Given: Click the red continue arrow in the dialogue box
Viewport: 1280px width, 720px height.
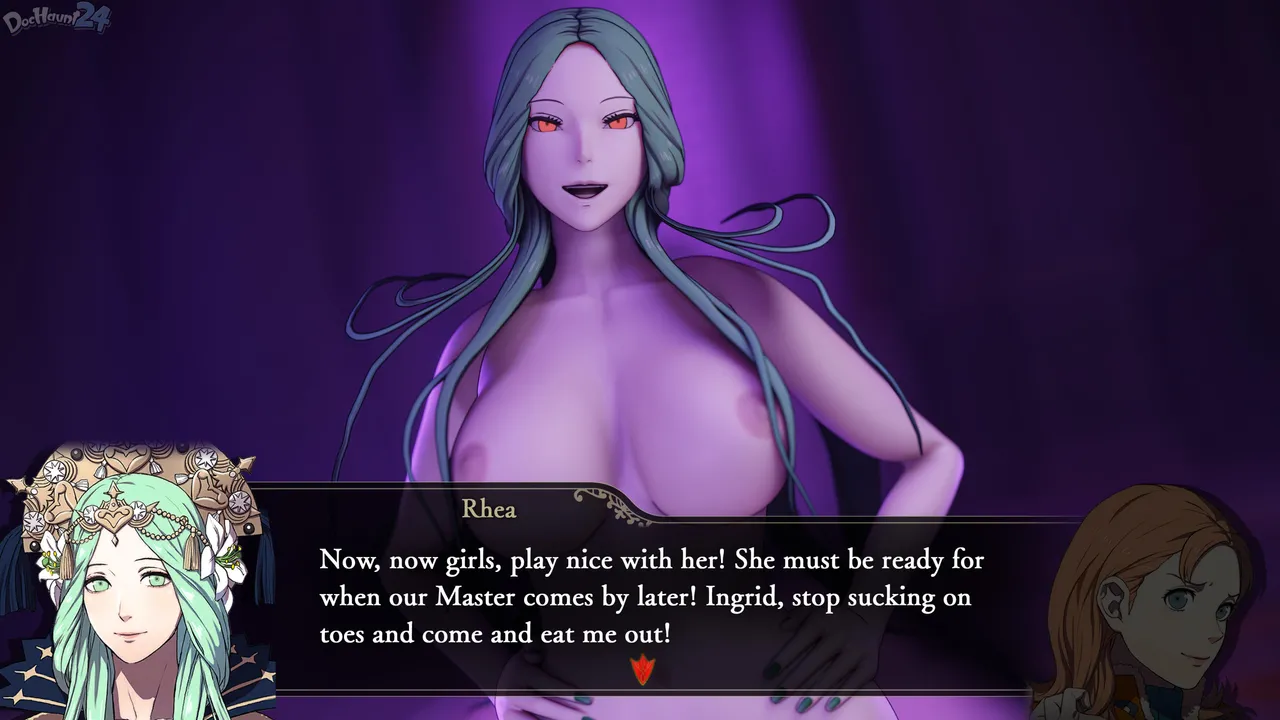Looking at the screenshot, I should tap(643, 669).
